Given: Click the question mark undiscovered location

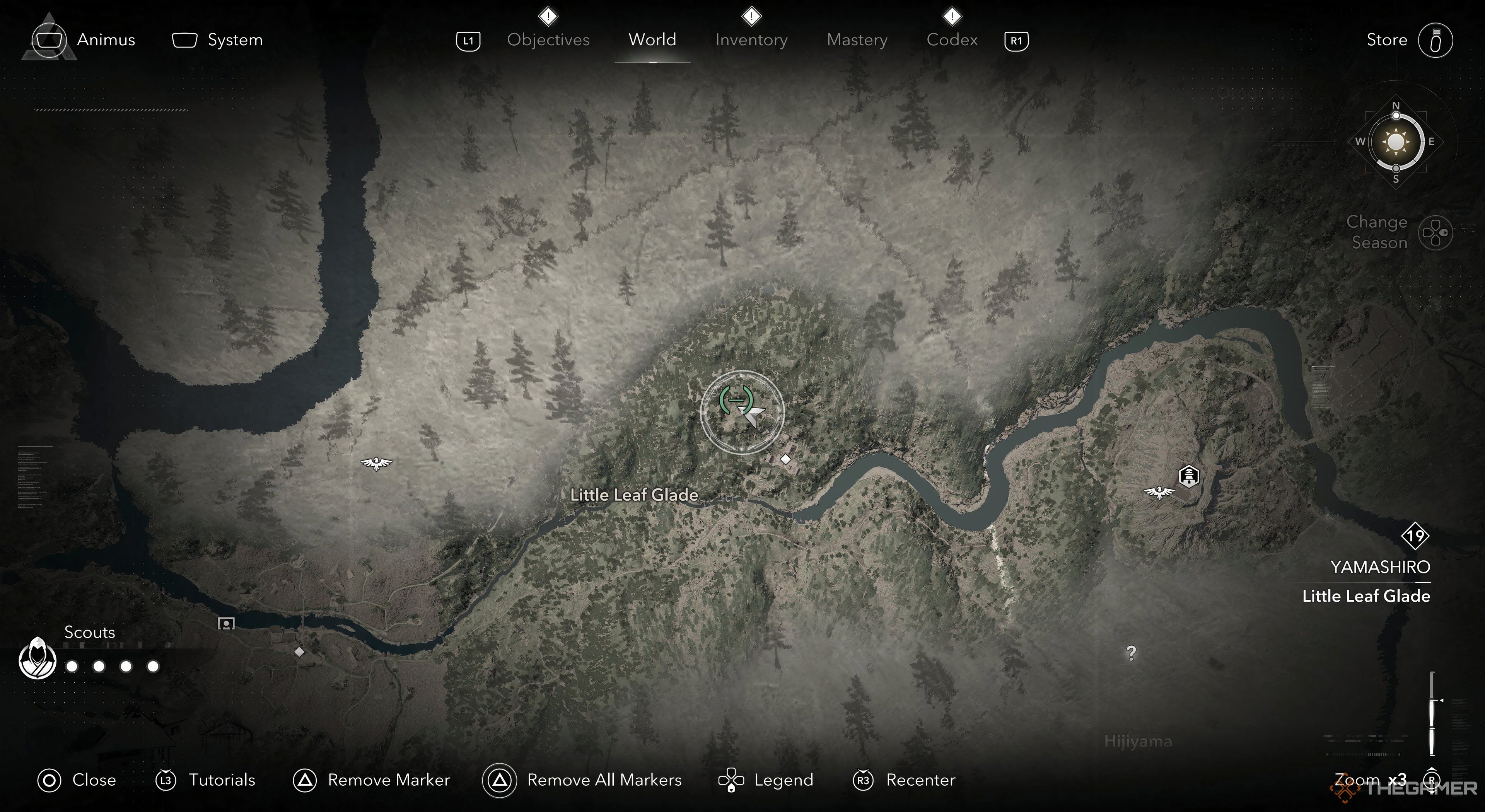Looking at the screenshot, I should point(1131,653).
